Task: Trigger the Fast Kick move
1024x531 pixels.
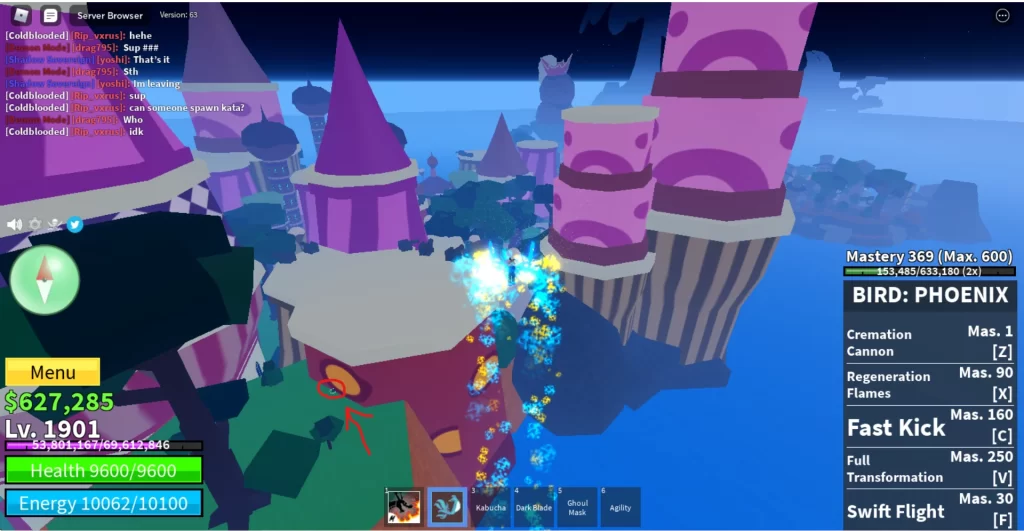Action: (930, 426)
